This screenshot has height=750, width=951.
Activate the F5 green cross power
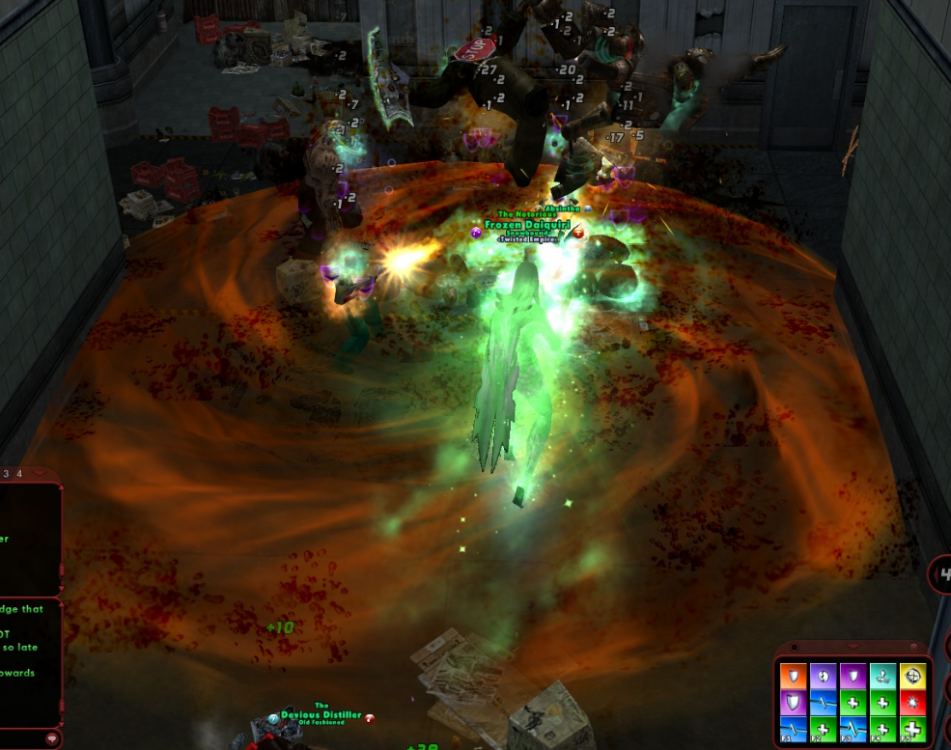point(912,729)
